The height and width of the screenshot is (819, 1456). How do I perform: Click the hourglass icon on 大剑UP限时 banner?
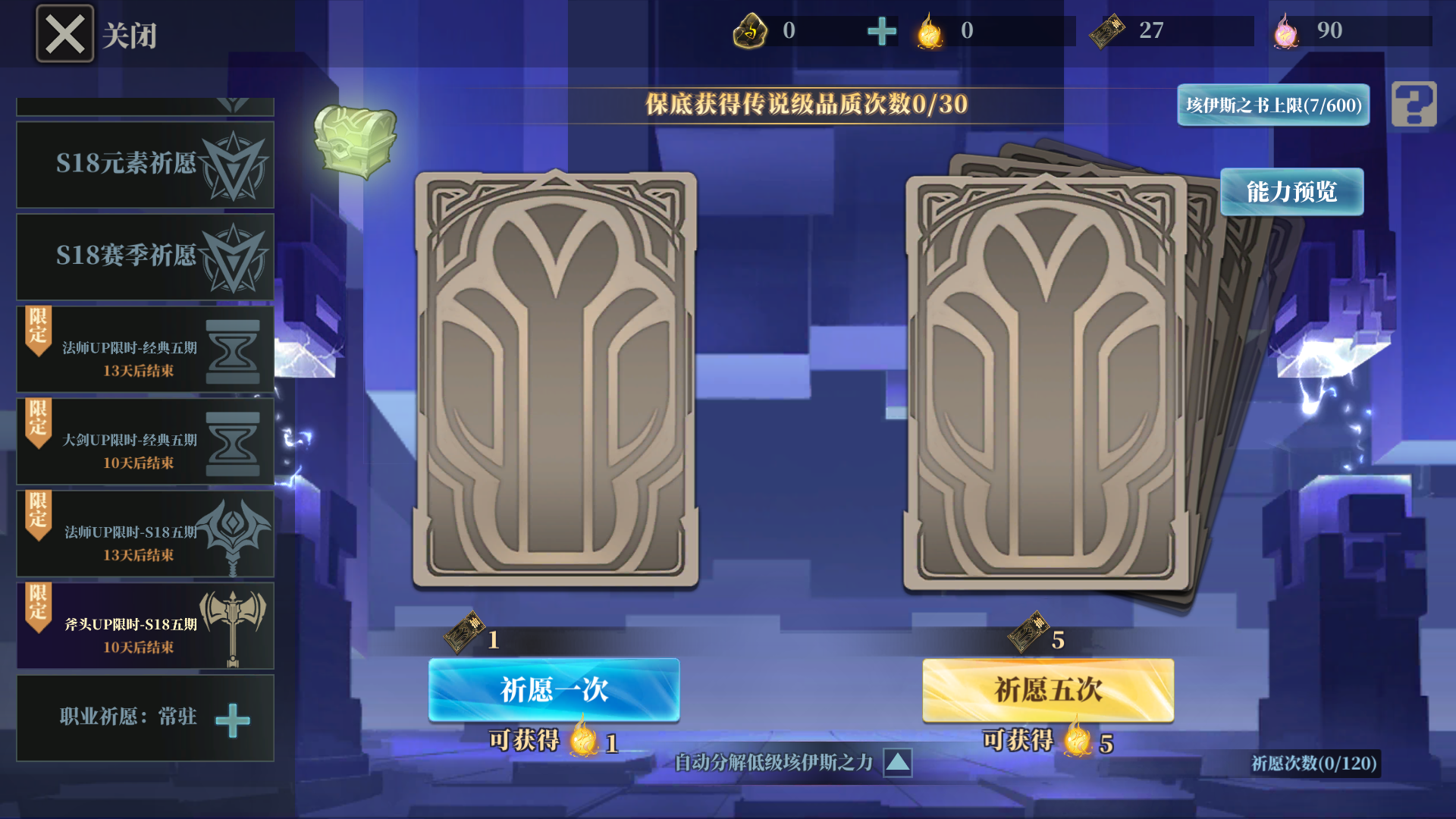(x=235, y=440)
